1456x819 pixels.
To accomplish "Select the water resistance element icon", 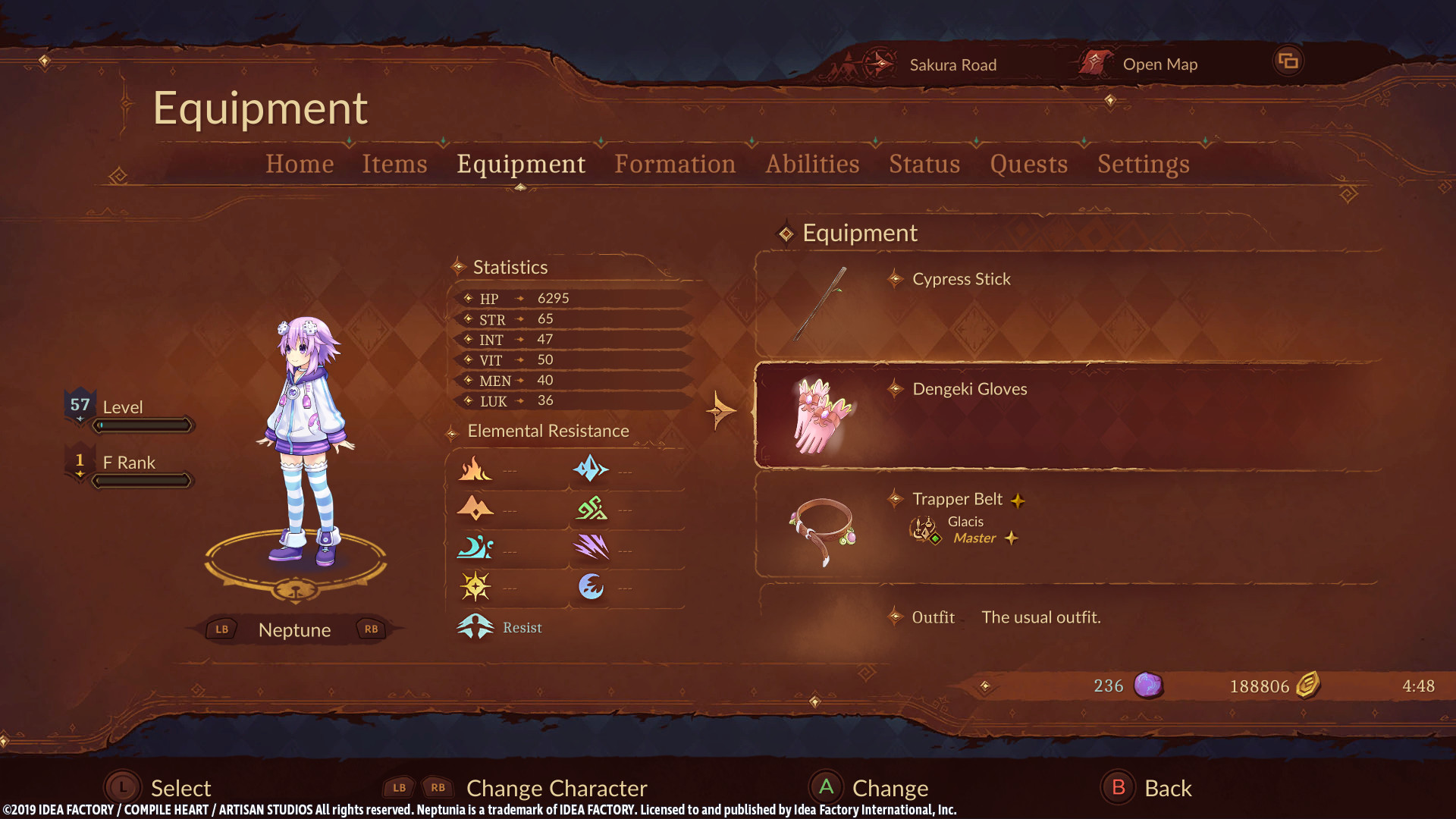I will pyautogui.click(x=475, y=548).
